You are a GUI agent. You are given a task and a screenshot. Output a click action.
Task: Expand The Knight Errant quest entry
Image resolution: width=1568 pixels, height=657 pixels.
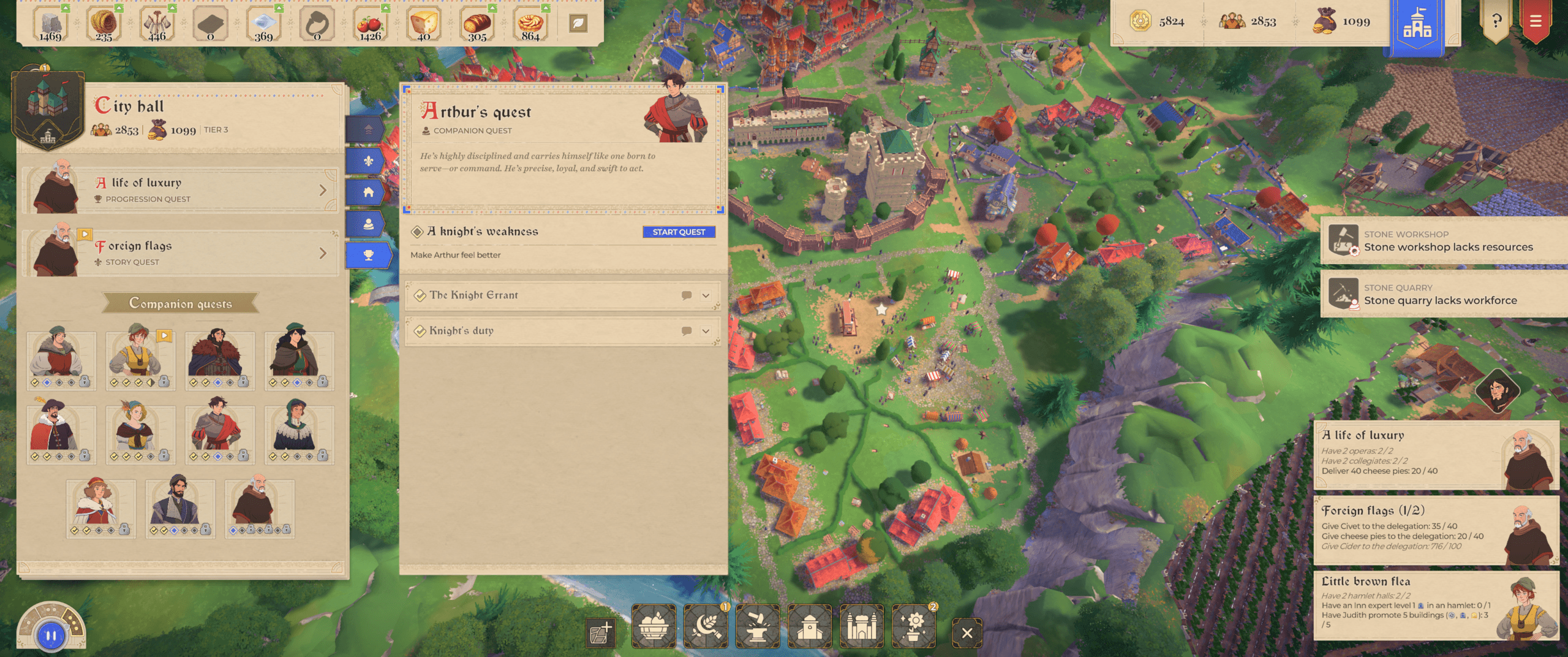click(706, 295)
